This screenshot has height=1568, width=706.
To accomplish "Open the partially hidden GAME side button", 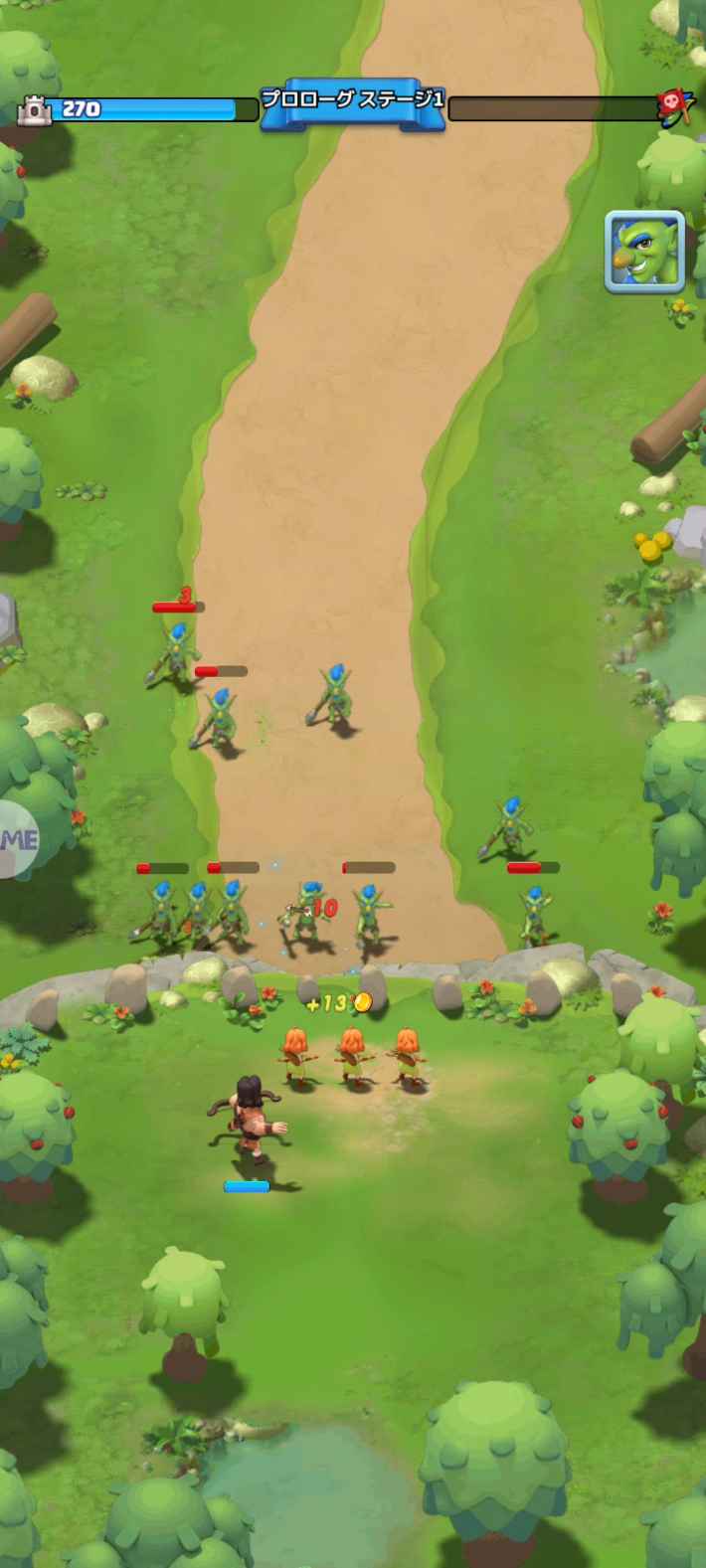I will click(18, 838).
